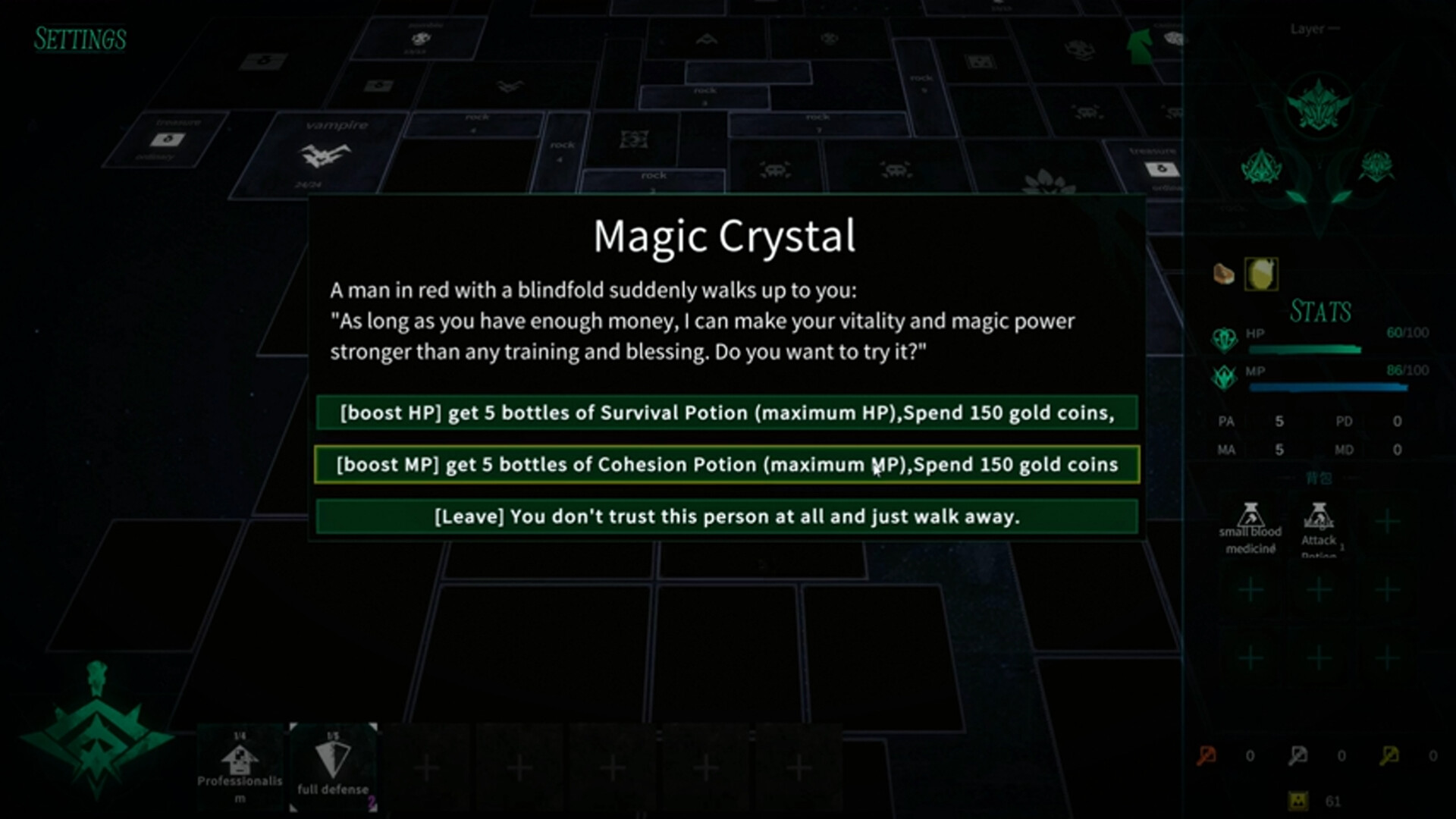Select the [boost MP] Cohesion Potion option
The width and height of the screenshot is (1456, 819).
[725, 465]
